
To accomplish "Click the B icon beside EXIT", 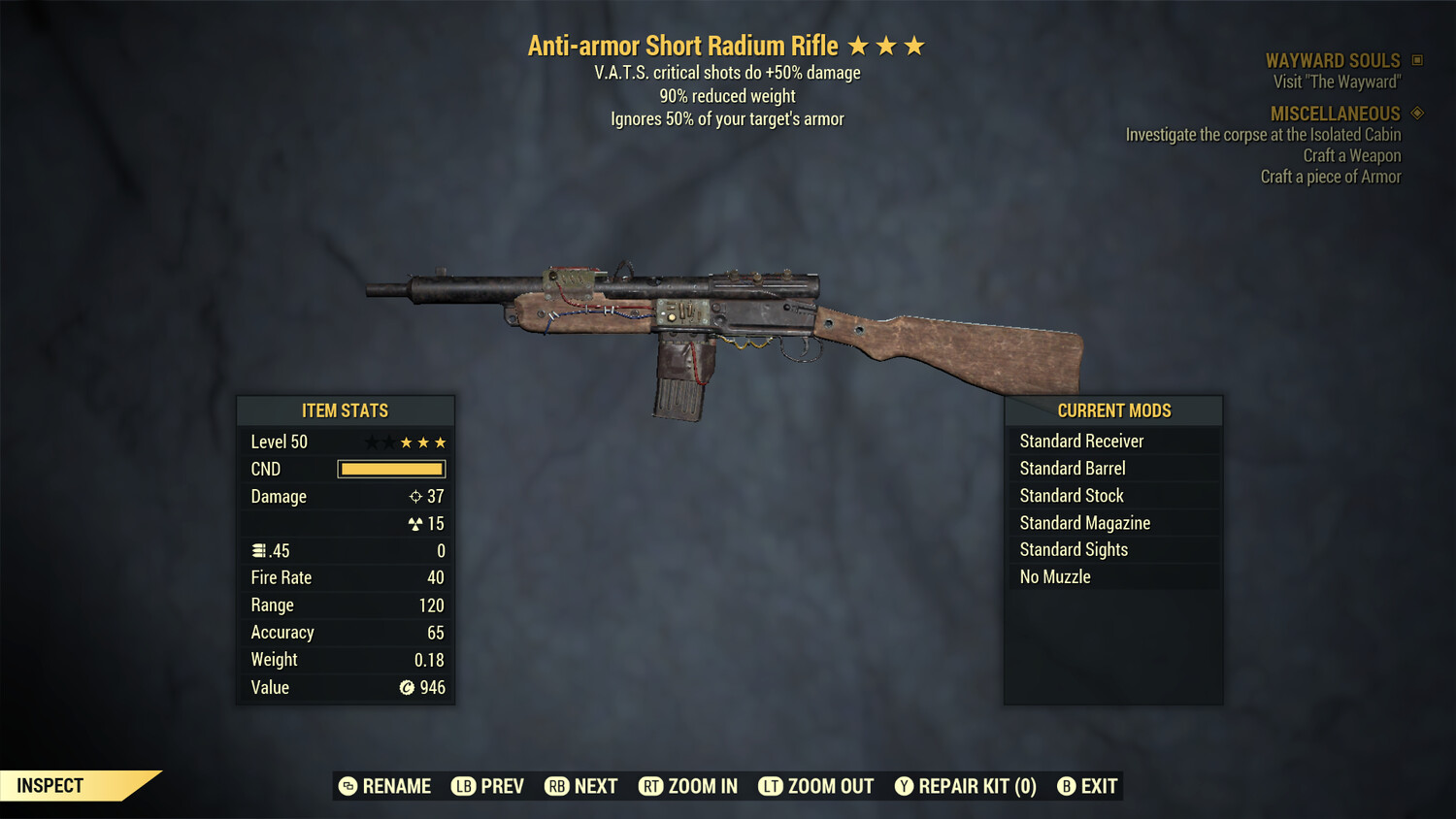I will [x=1067, y=786].
